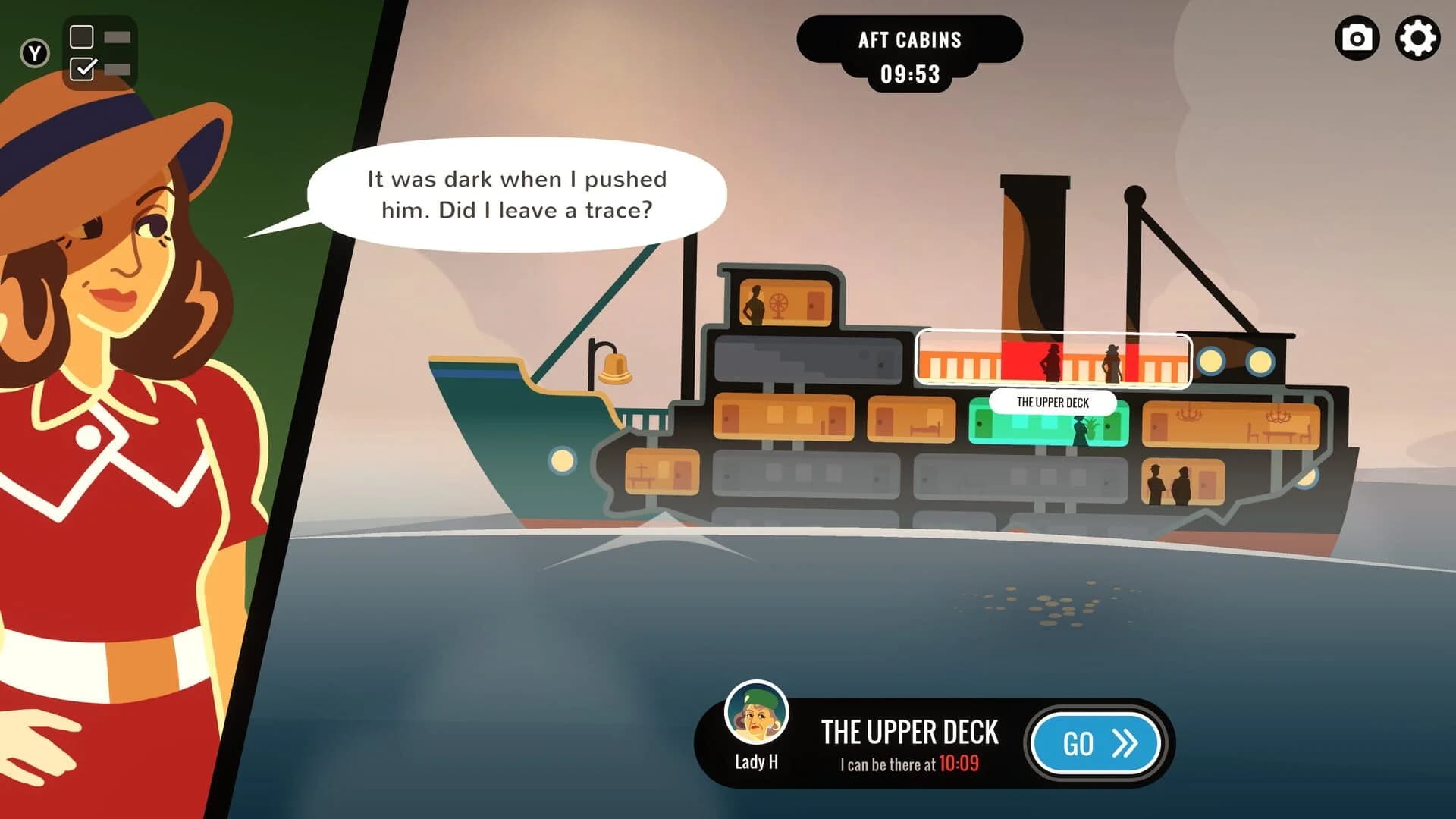Toggle the checklist panel open
The width and height of the screenshot is (1456, 819).
click(99, 52)
